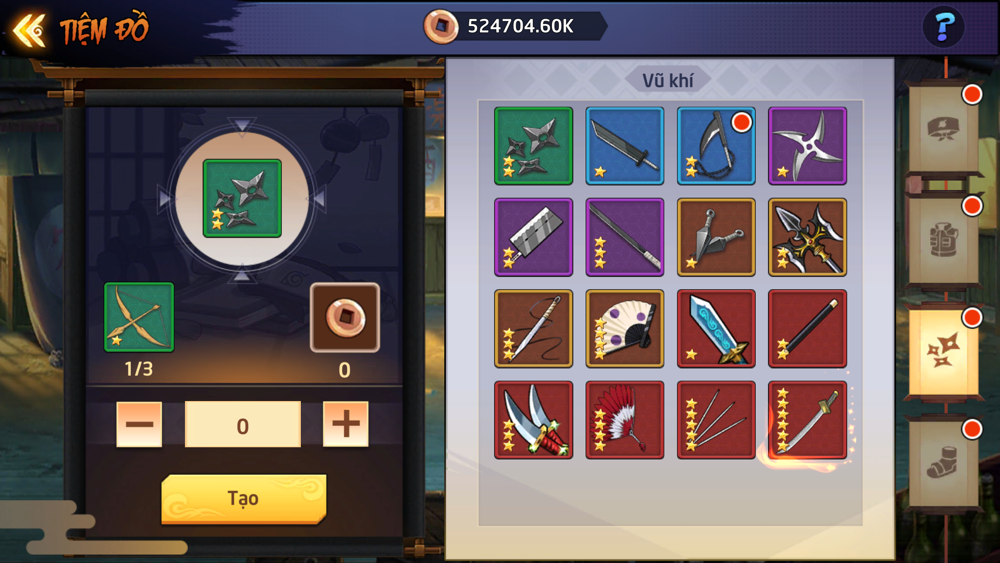Craft the item with the Tạo button
This screenshot has height=563, width=1000.
243,498
